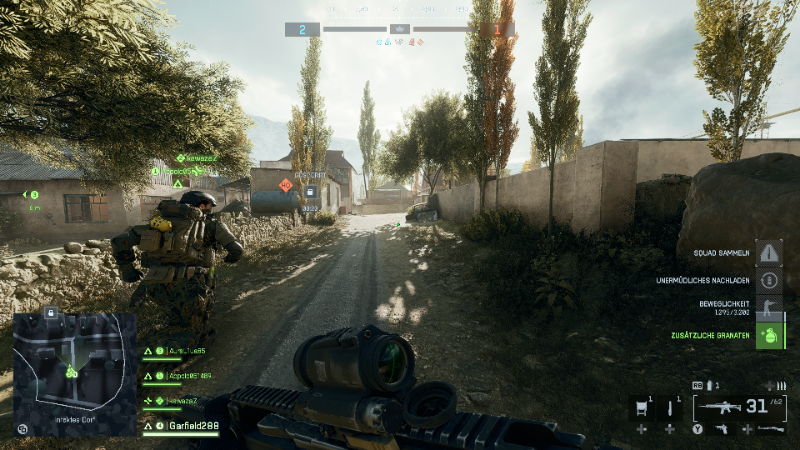This screenshot has width=800, height=450.
Task: Select squad member Garfield288
Action: pyautogui.click(x=193, y=425)
